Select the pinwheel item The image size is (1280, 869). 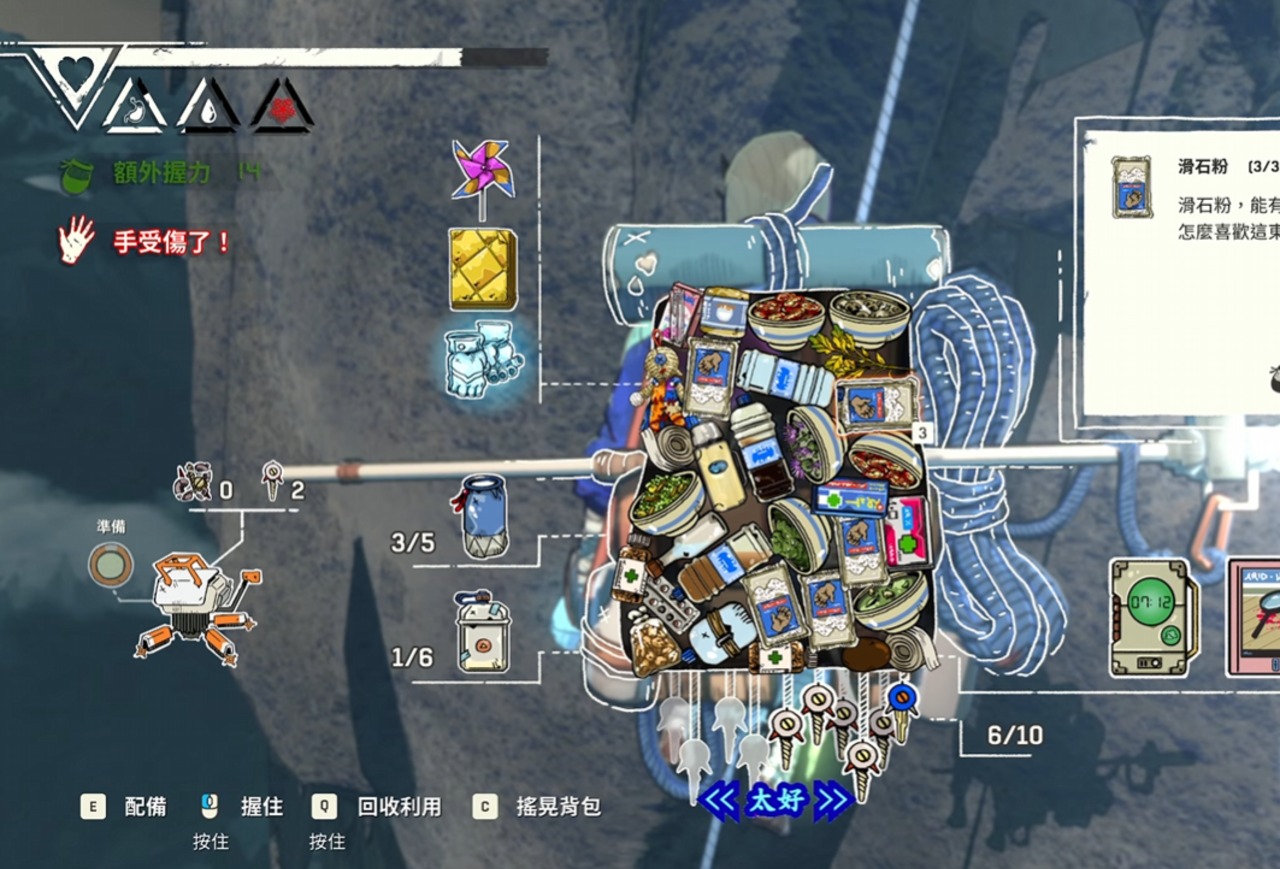482,170
